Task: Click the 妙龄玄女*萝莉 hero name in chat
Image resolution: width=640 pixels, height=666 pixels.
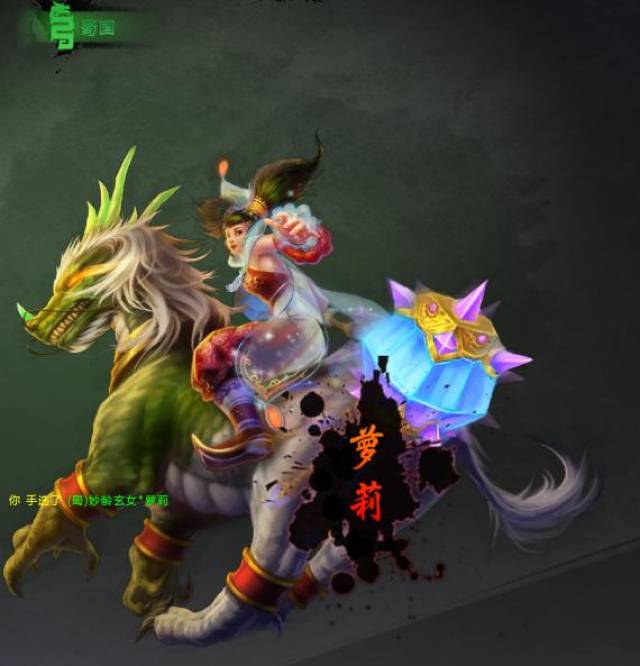Action: pos(127,500)
